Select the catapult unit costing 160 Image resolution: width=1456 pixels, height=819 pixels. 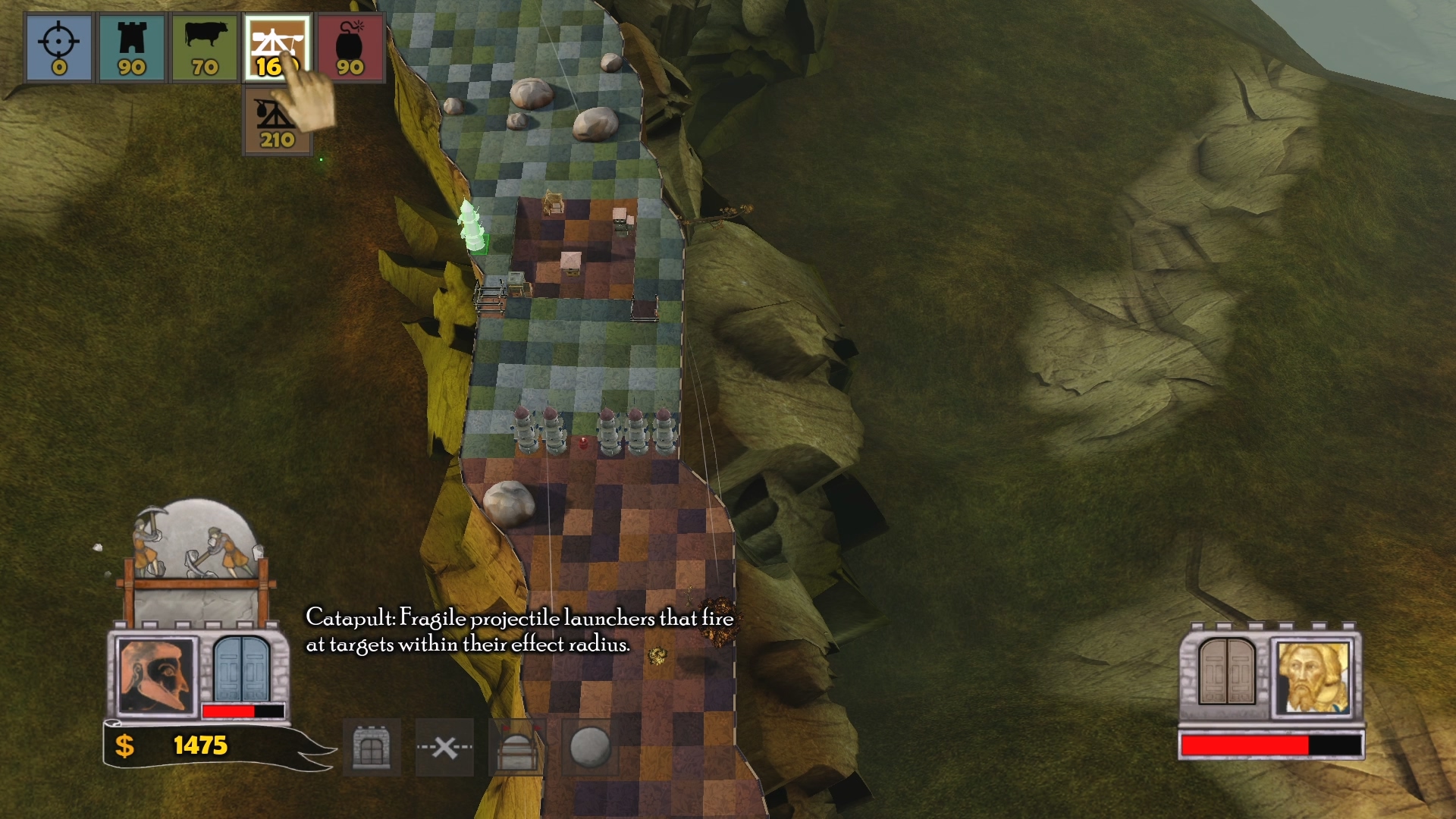click(x=276, y=48)
